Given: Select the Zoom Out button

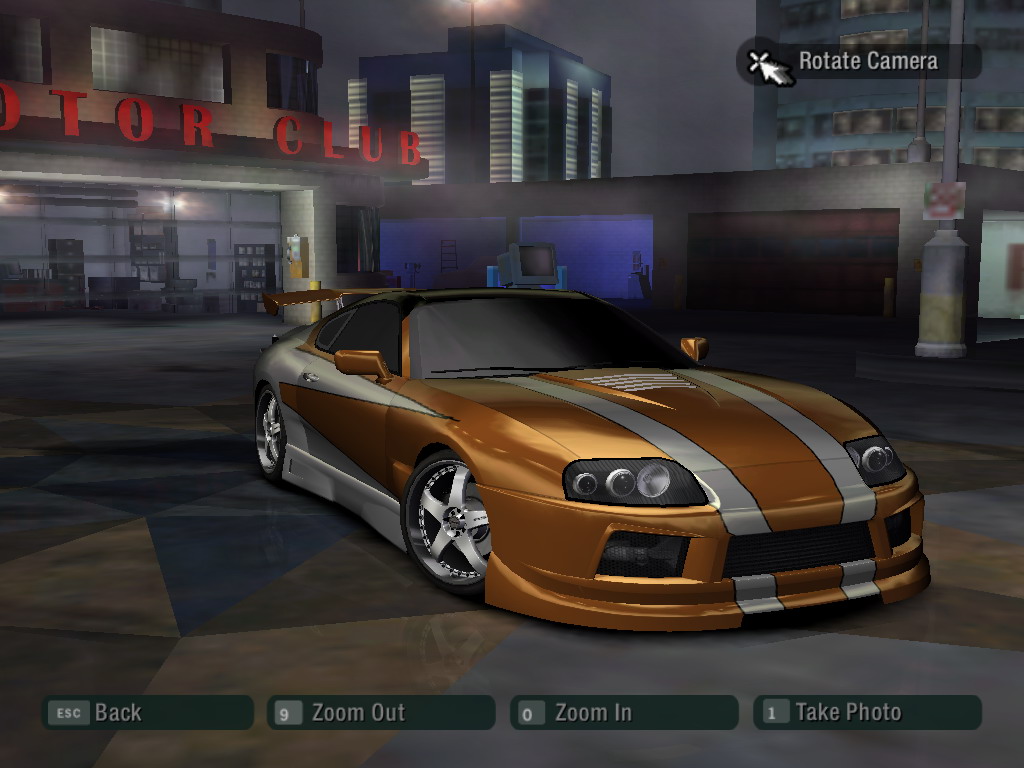Looking at the screenshot, I should click(381, 713).
